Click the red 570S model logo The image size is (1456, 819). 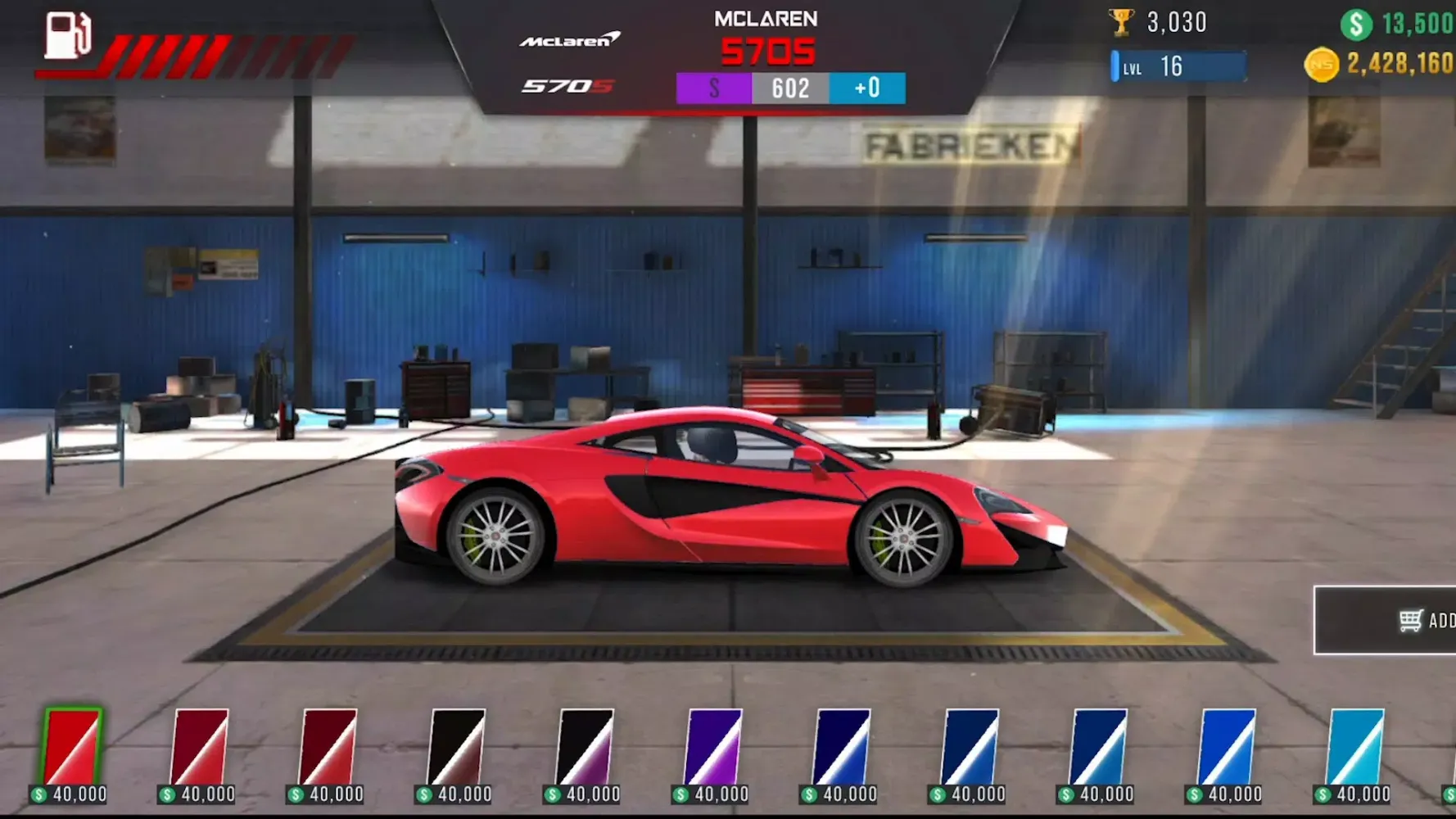pyautogui.click(x=567, y=85)
